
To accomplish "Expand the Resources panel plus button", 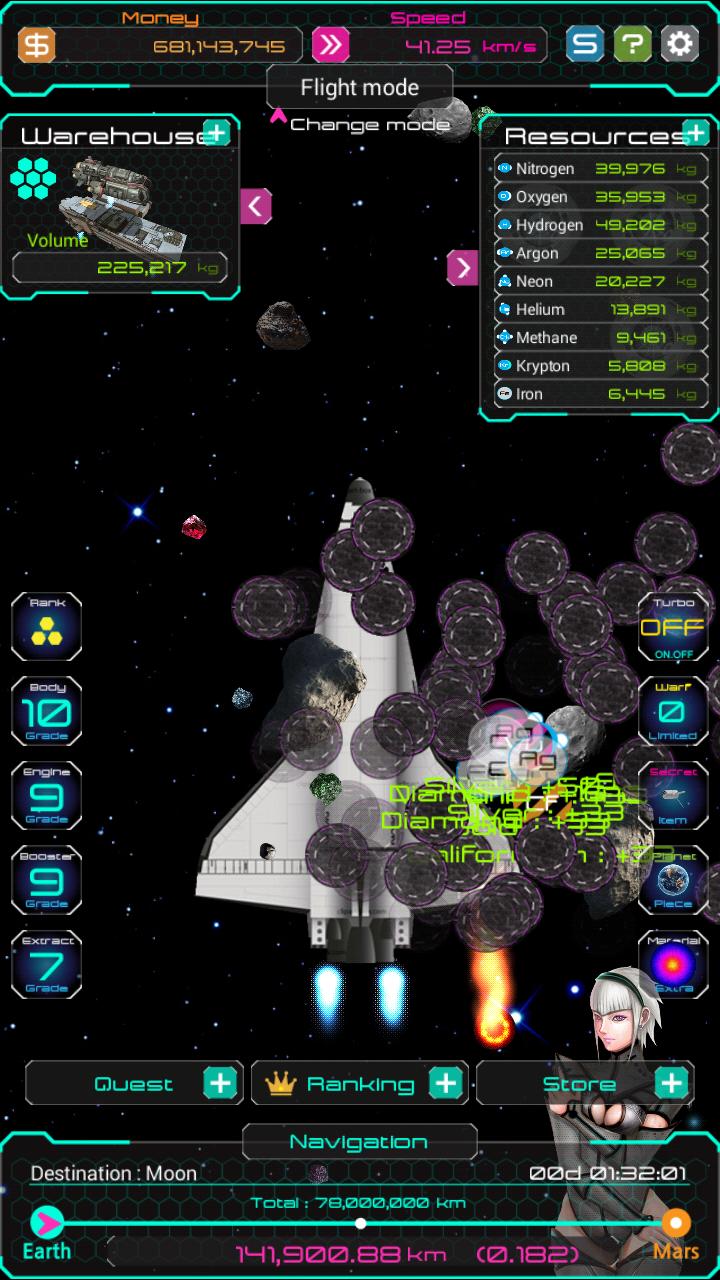I will (x=695, y=132).
